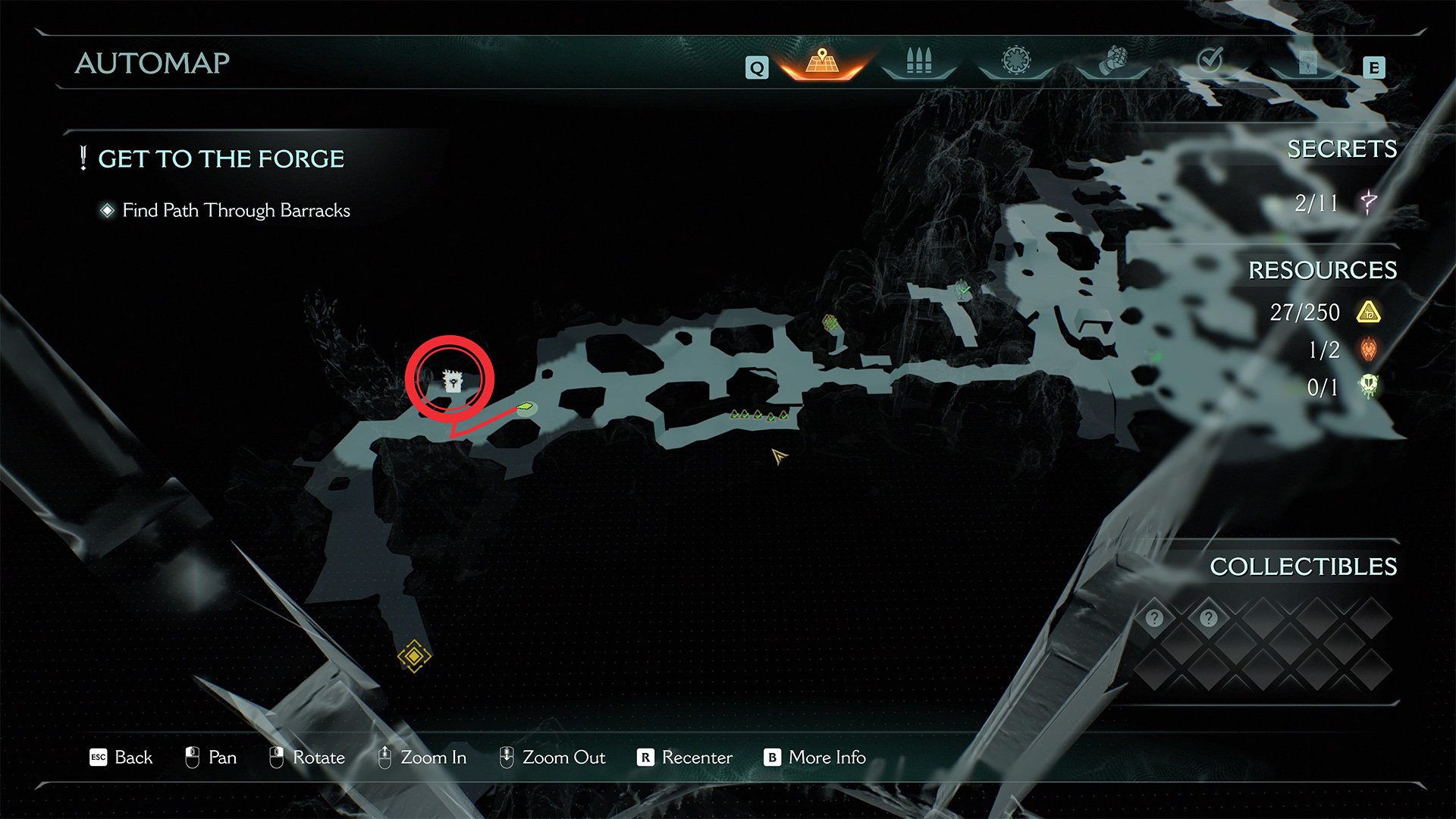Switch to the three-bullets weapons tab
Screen dimensions: 1456x819
point(918,61)
